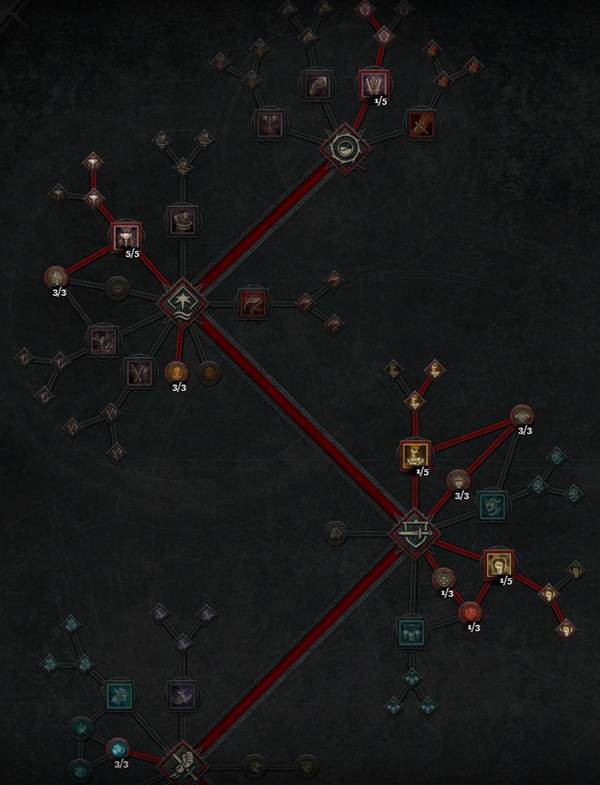The width and height of the screenshot is (600, 785).
Task: Select the unlearned teal square skill by the 3/3 face passives
Action: click(492, 505)
